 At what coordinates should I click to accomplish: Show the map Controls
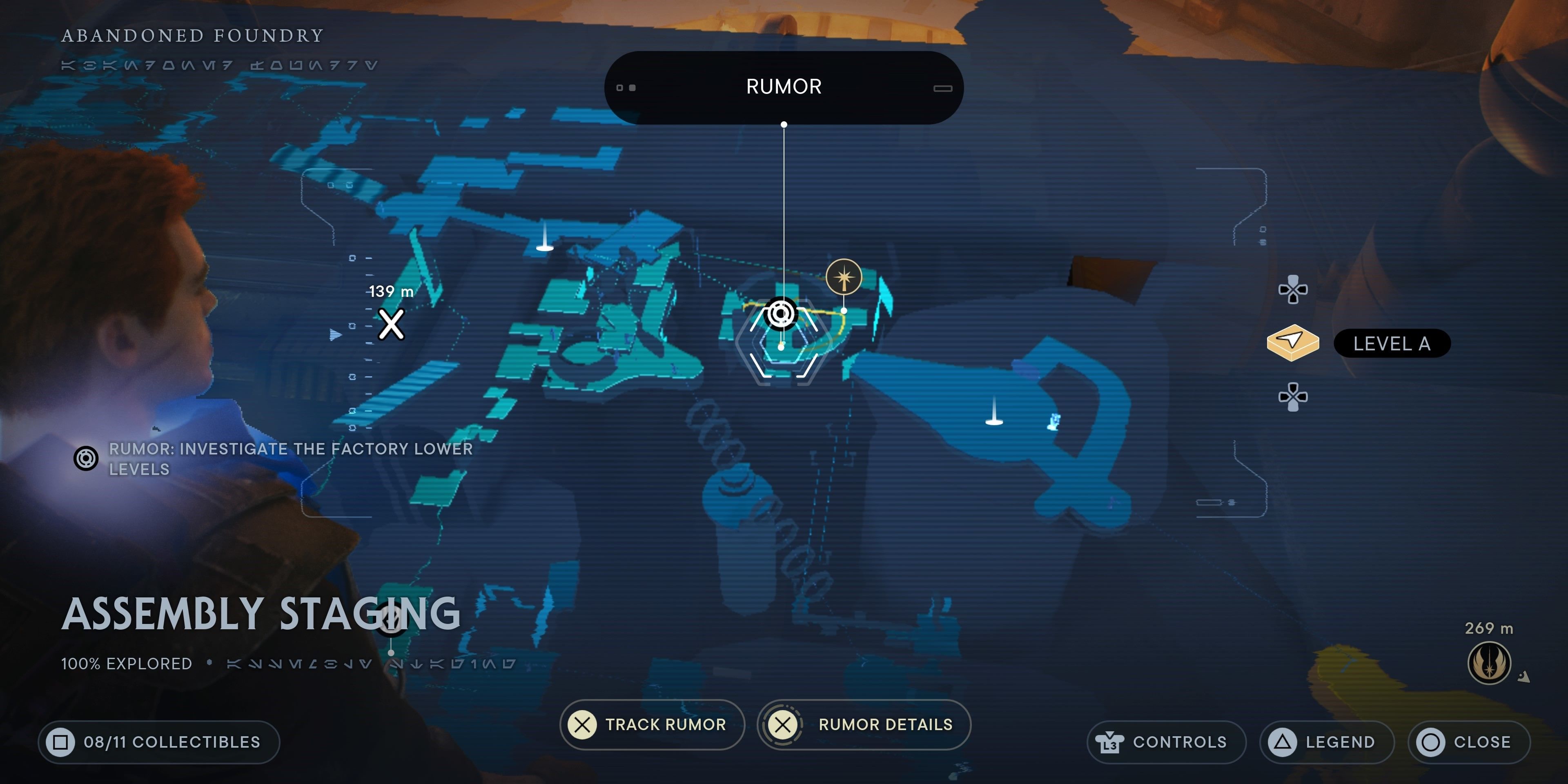point(1166,742)
